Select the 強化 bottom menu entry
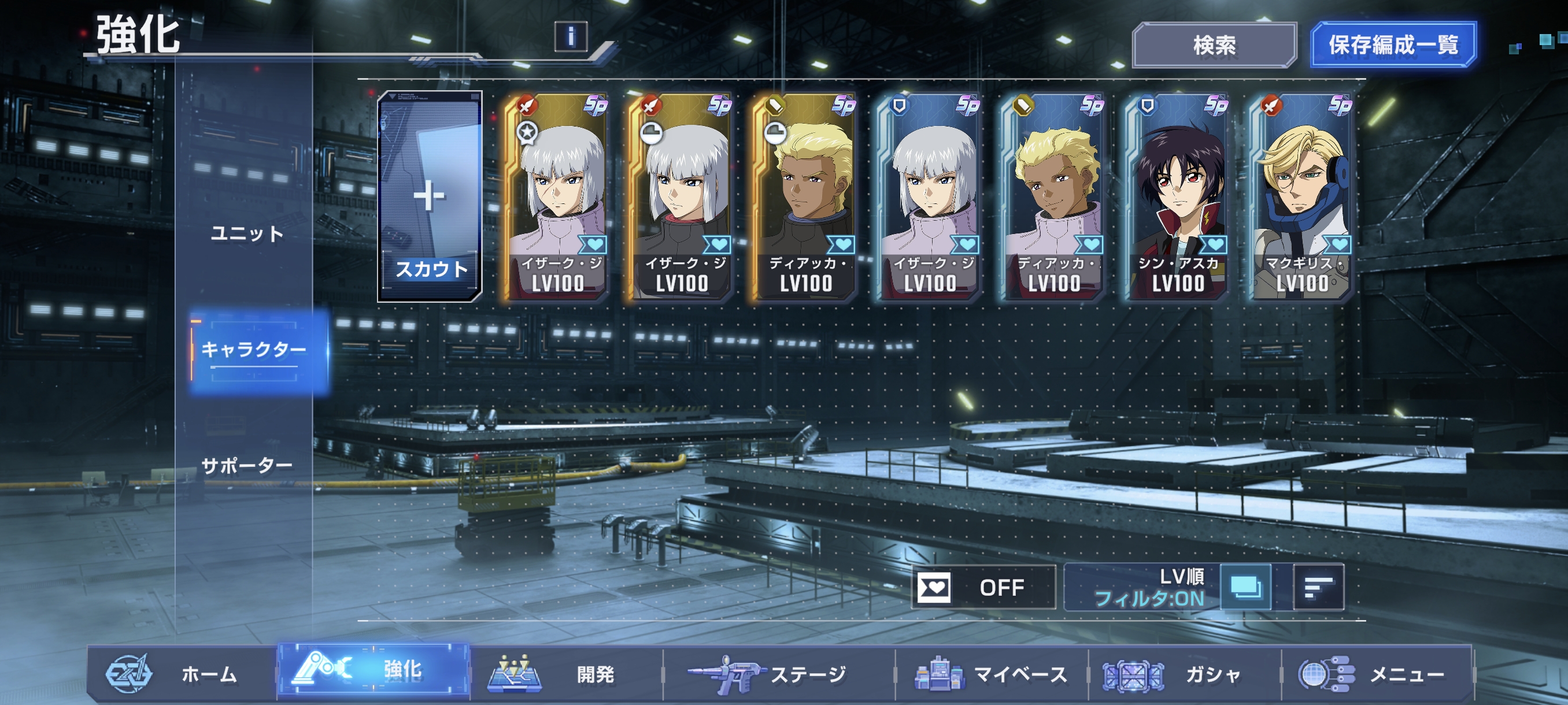Screen dimensions: 1568x705 (373, 670)
